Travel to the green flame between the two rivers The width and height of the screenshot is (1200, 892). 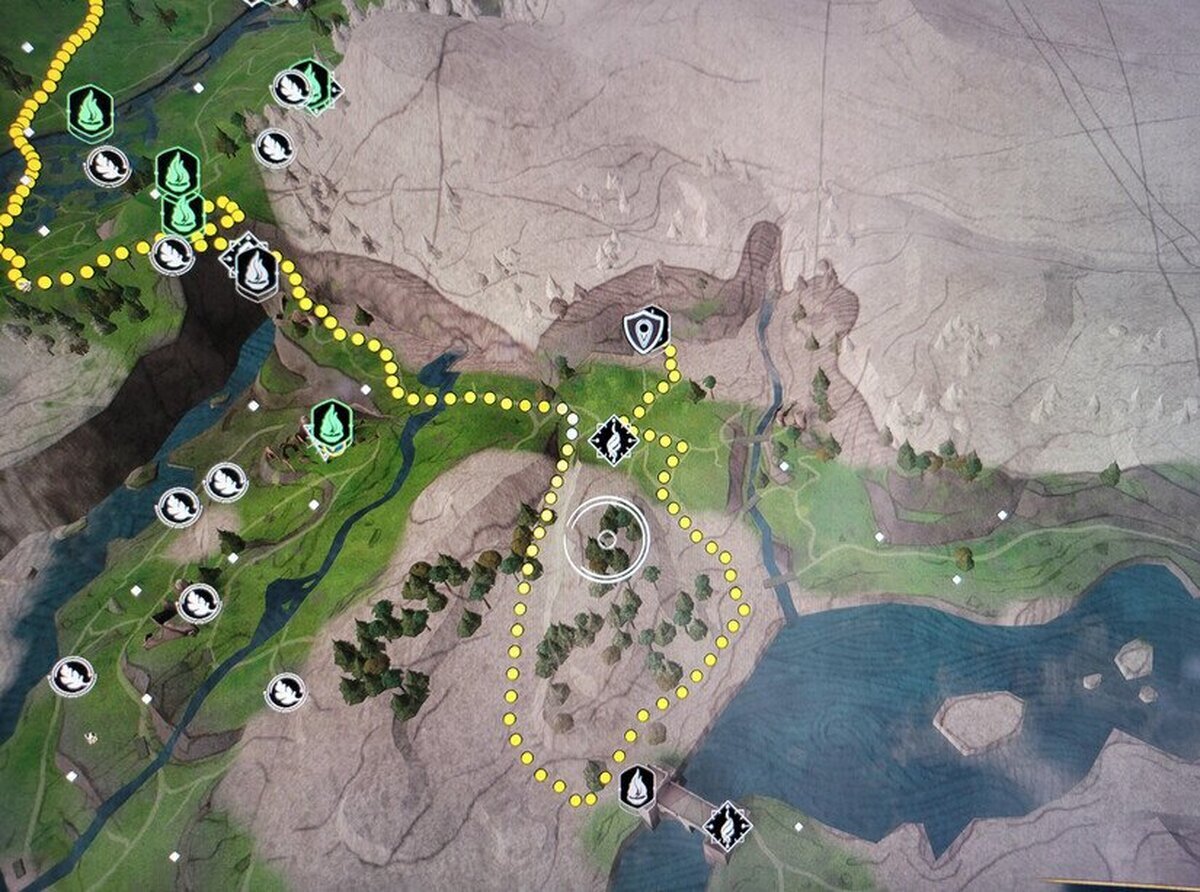click(330, 425)
